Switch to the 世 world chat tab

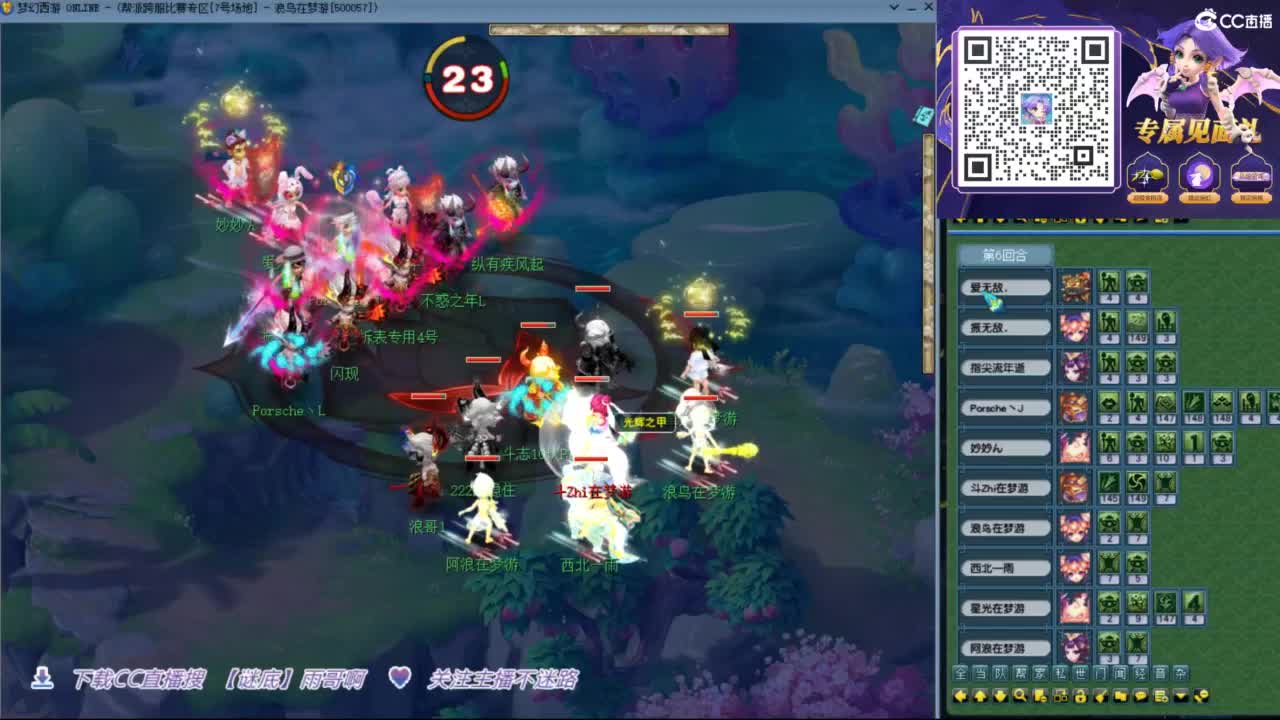tap(1083, 672)
